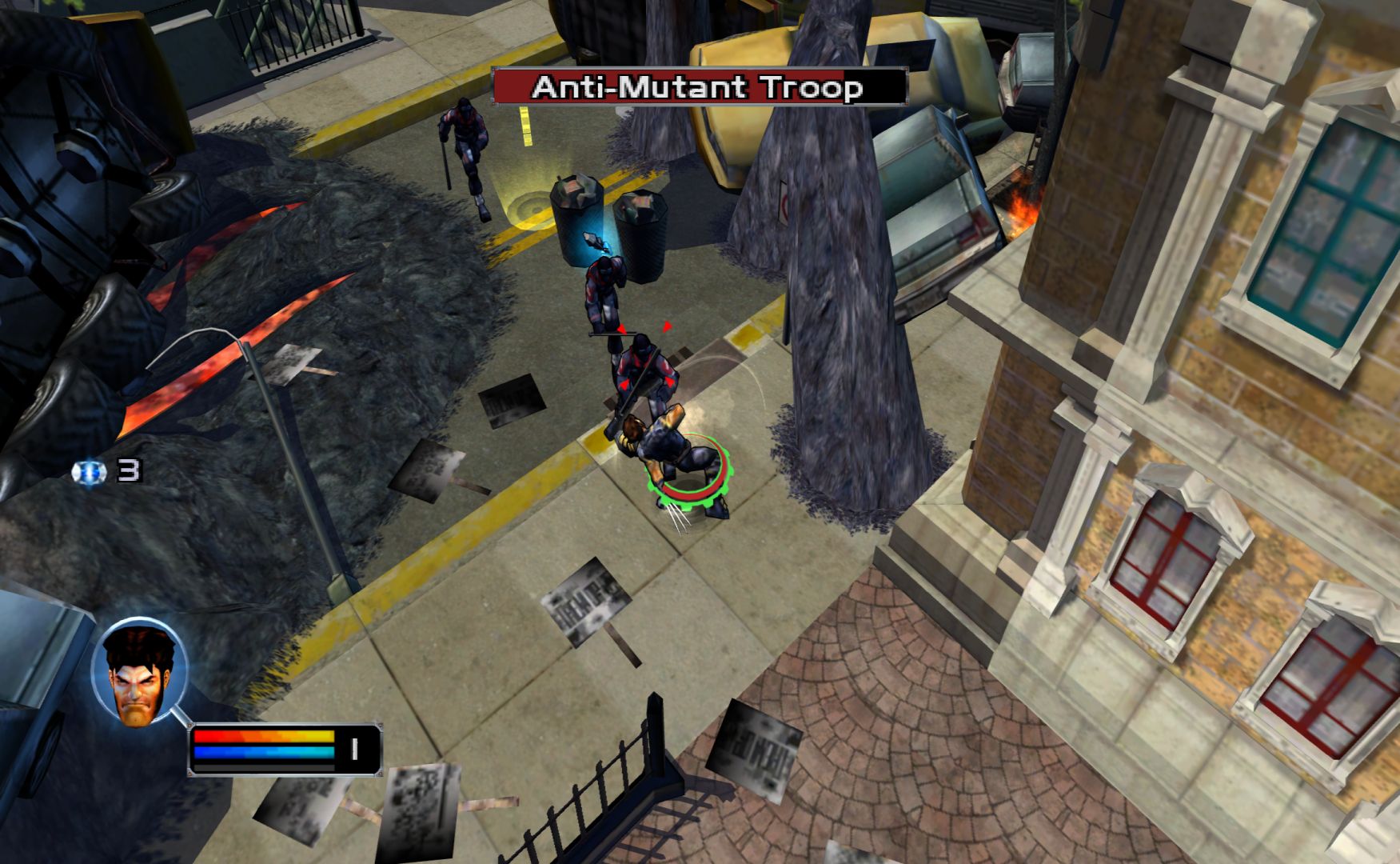Select the Wolverine character portrait
Image resolution: width=1400 pixels, height=864 pixels.
(139, 672)
